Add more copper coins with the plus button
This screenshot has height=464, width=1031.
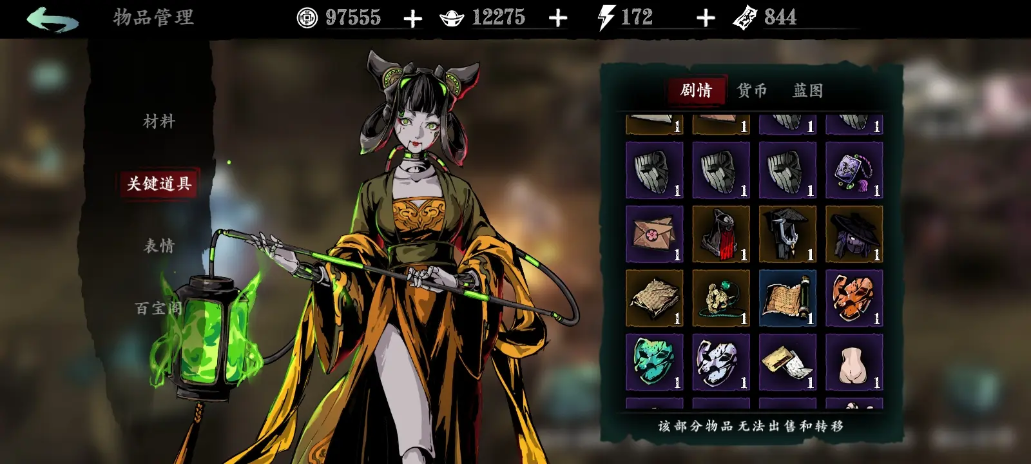(x=413, y=18)
